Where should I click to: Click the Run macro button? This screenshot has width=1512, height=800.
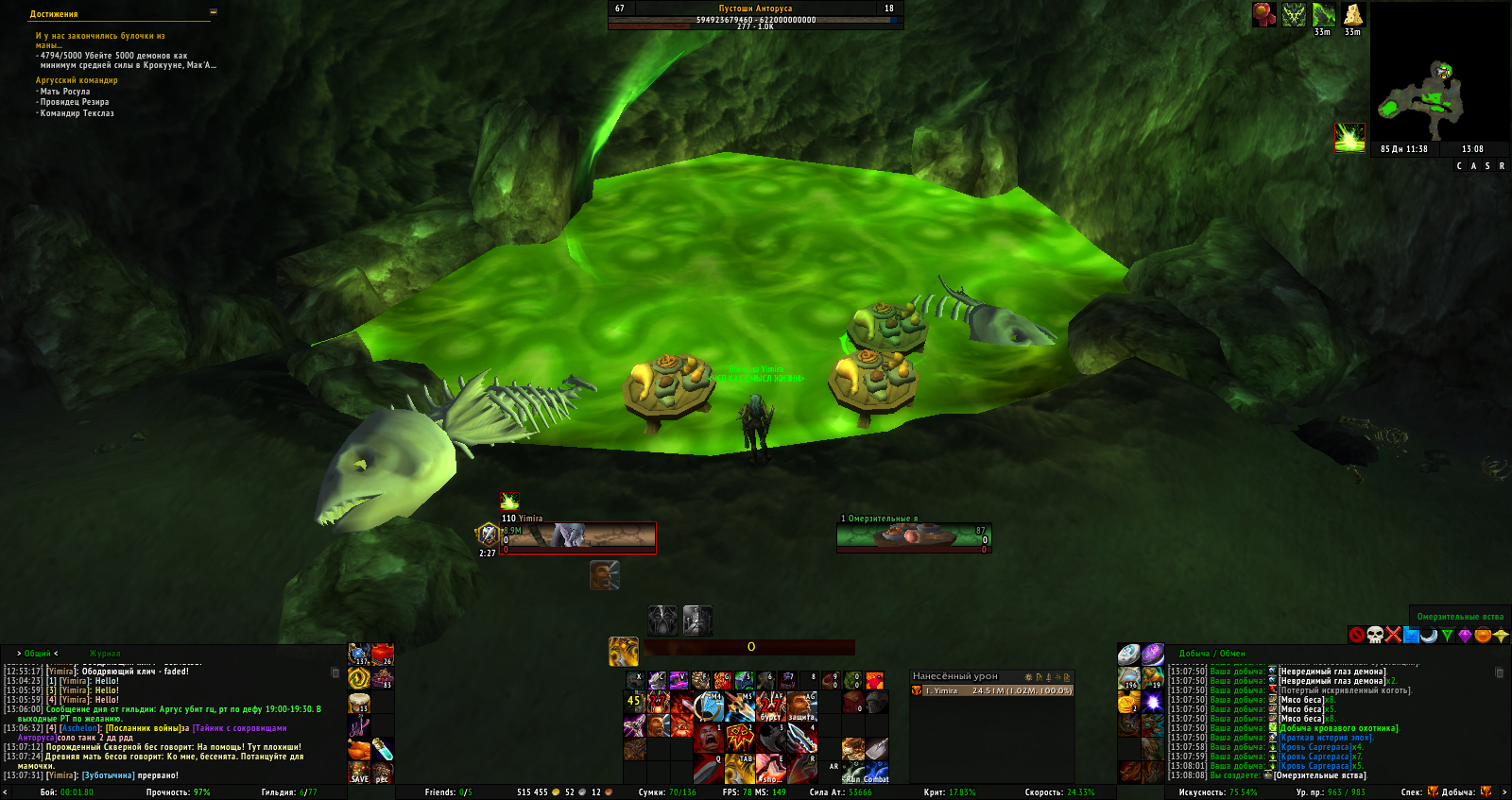852,774
